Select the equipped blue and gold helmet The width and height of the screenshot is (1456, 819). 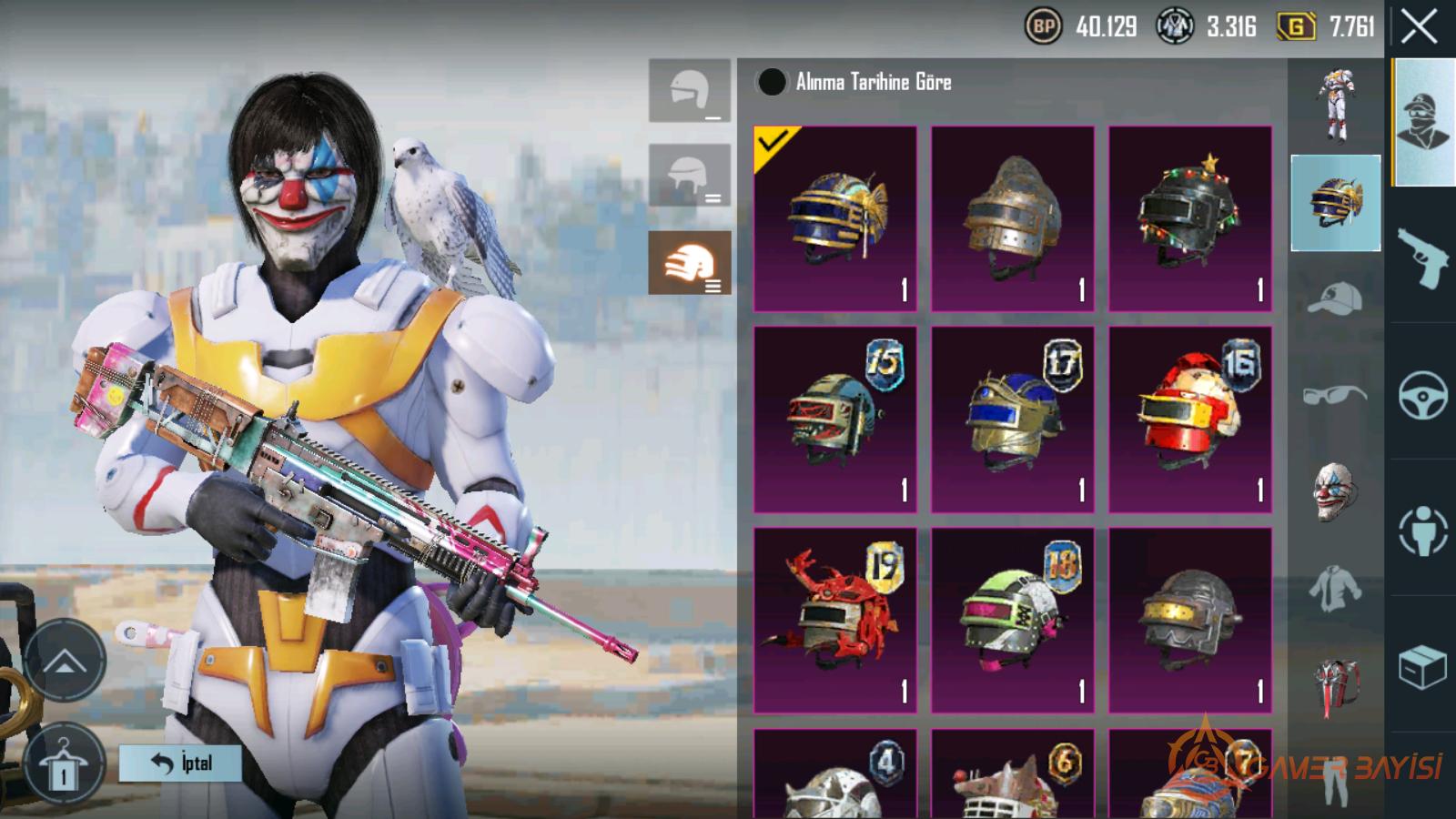tap(835, 219)
